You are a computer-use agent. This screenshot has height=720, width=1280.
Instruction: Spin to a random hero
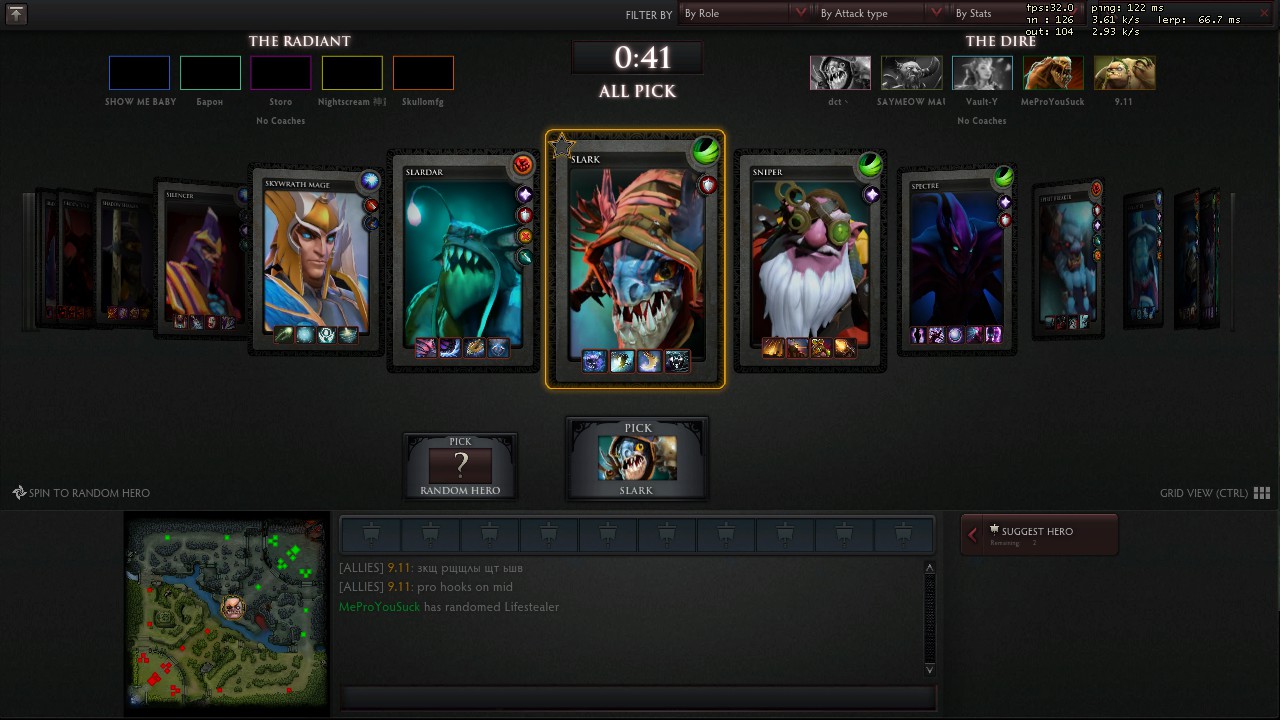[x=81, y=493]
